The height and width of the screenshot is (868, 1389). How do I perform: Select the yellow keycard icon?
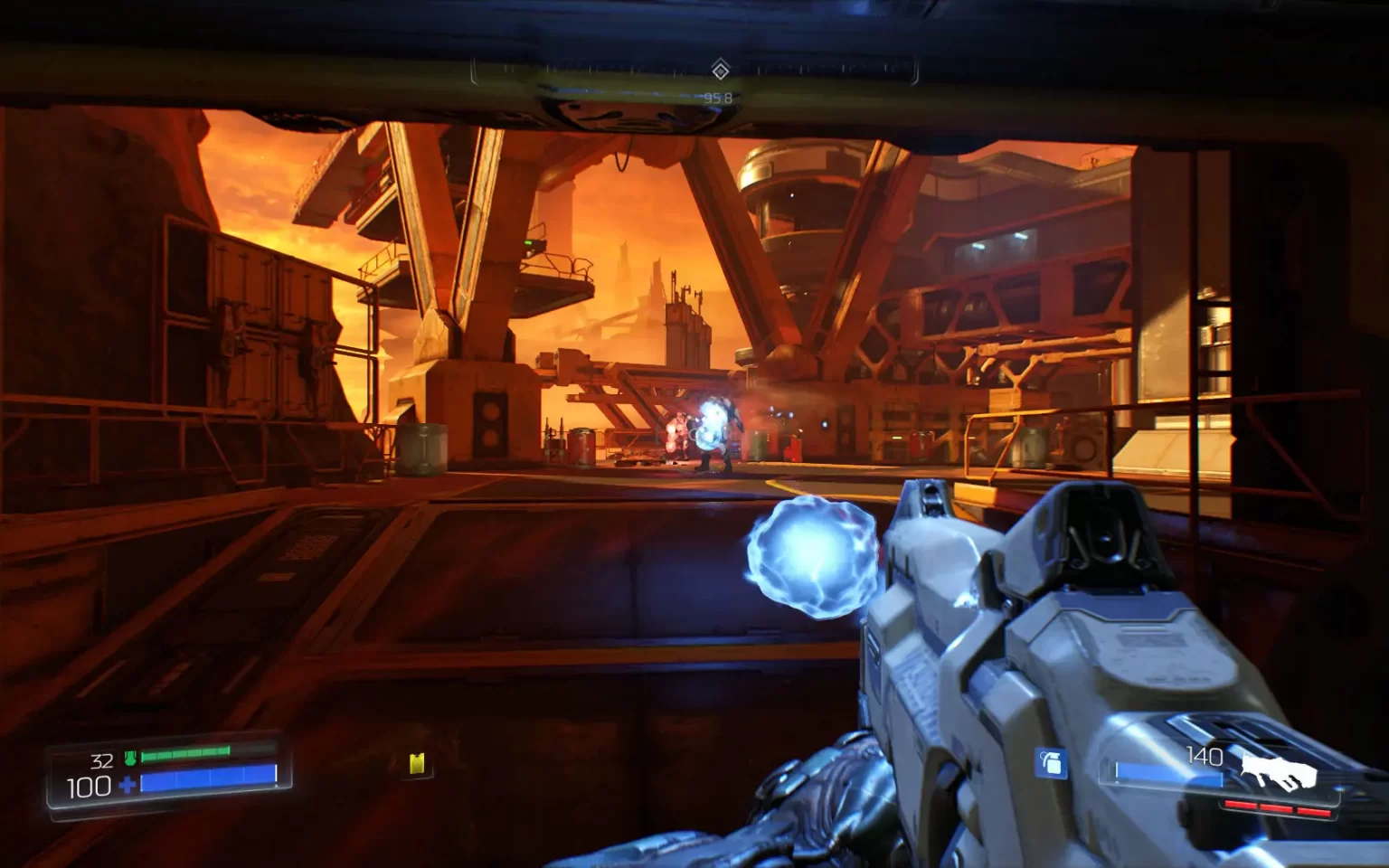coord(417,763)
